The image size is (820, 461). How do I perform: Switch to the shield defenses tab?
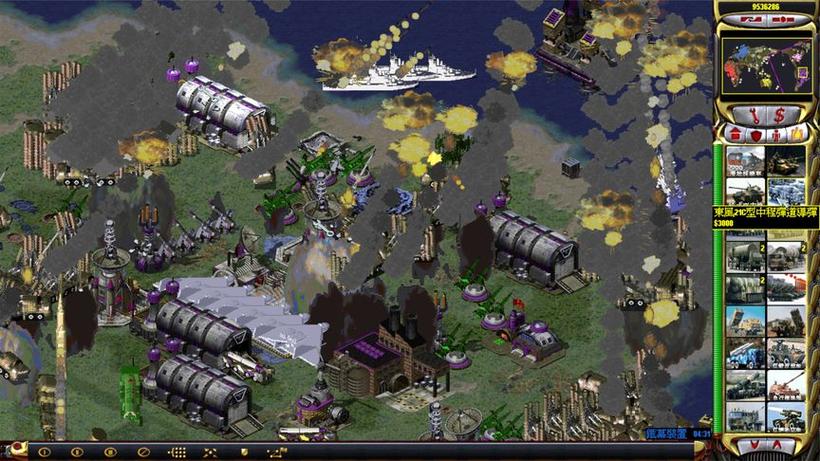[x=756, y=134]
